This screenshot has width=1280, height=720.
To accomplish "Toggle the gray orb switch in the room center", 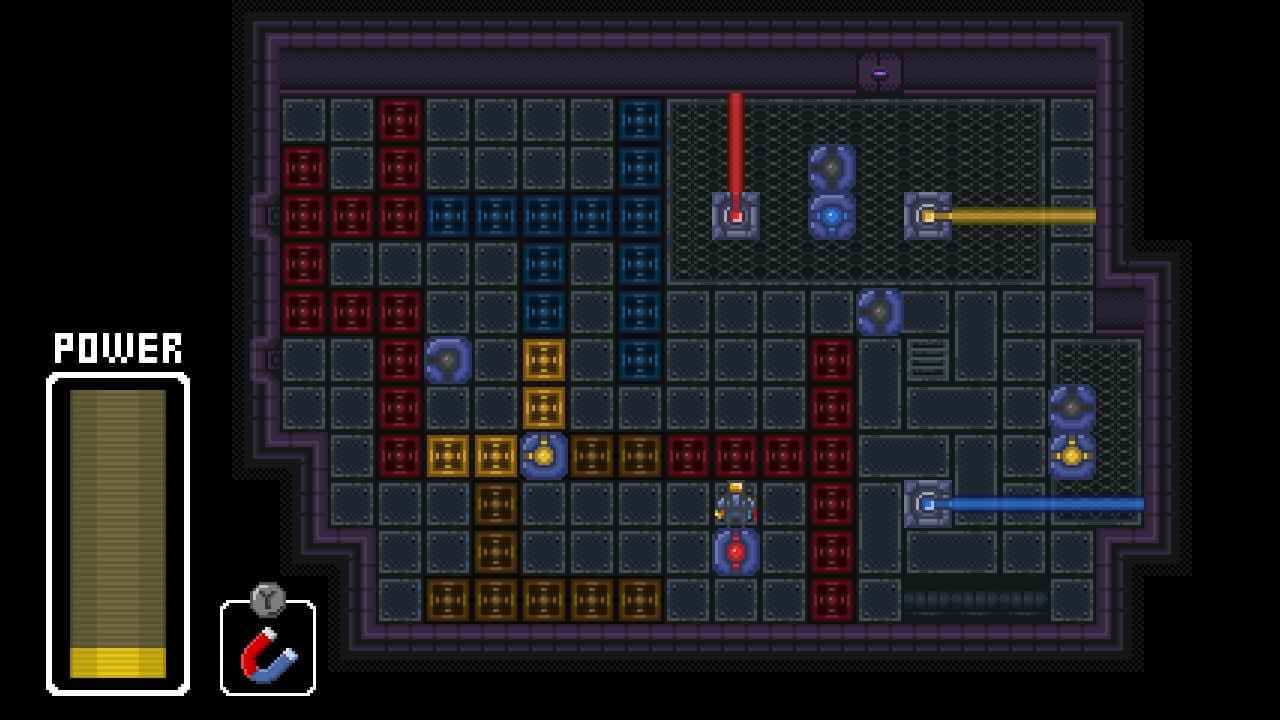I will [x=878, y=308].
